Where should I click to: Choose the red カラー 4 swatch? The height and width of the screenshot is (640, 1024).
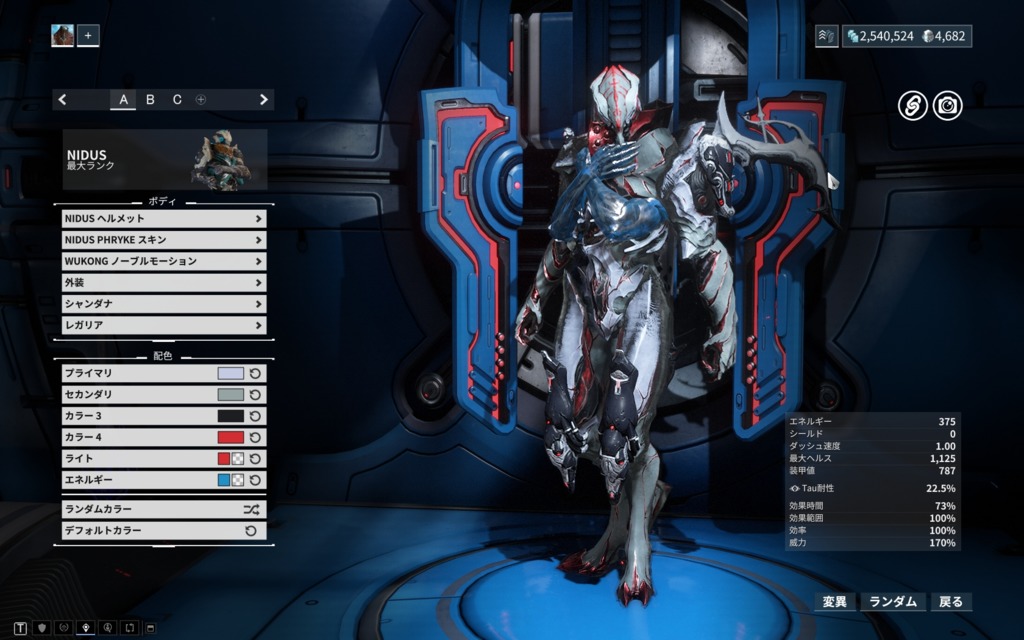230,437
